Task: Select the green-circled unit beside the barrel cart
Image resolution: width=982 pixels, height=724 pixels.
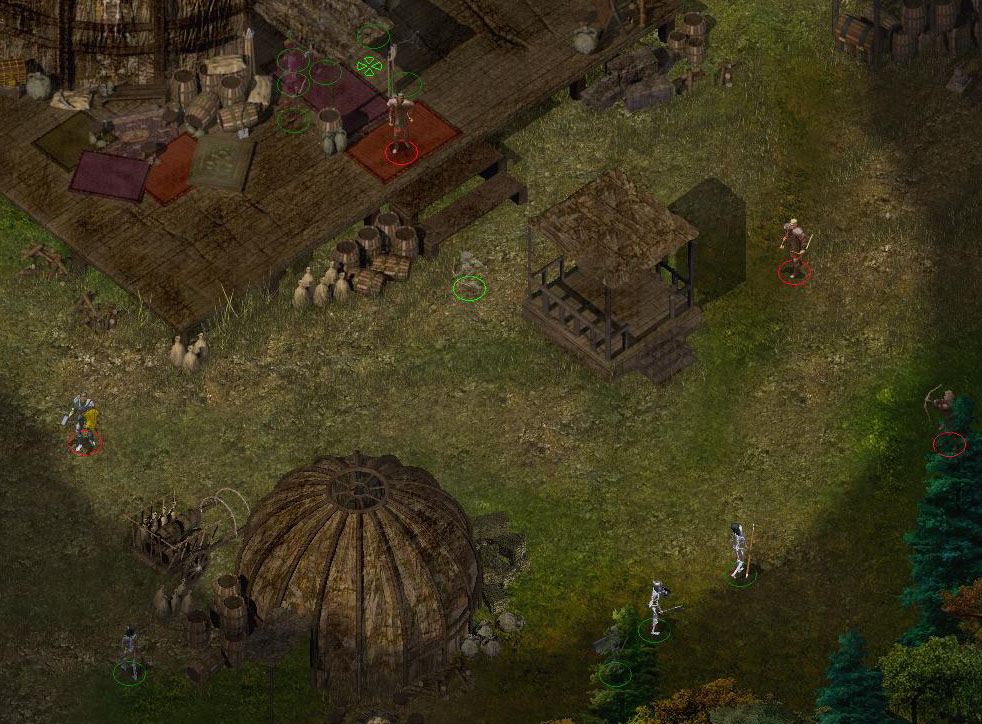Action: 129,653
